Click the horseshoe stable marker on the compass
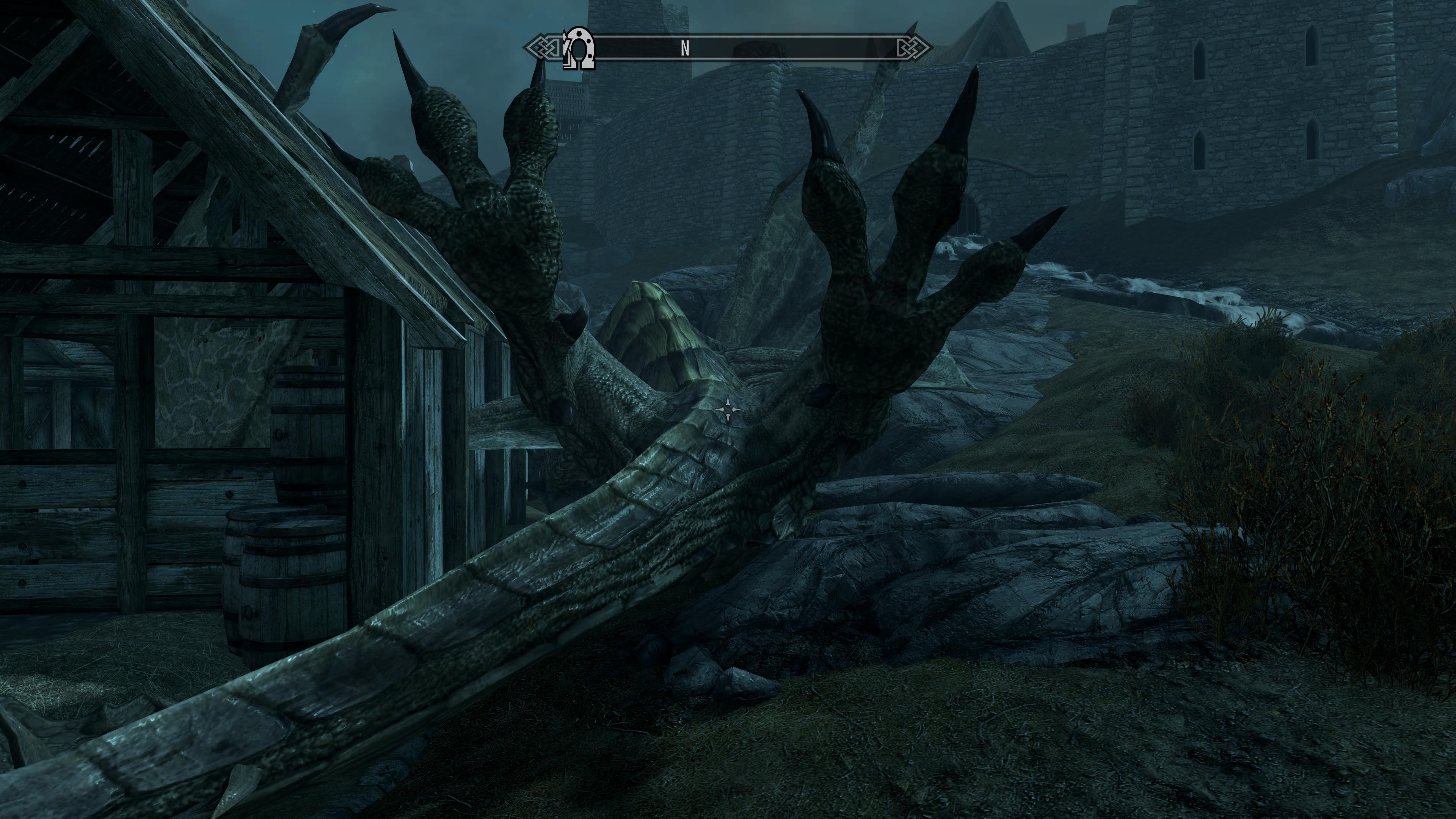 [x=579, y=49]
